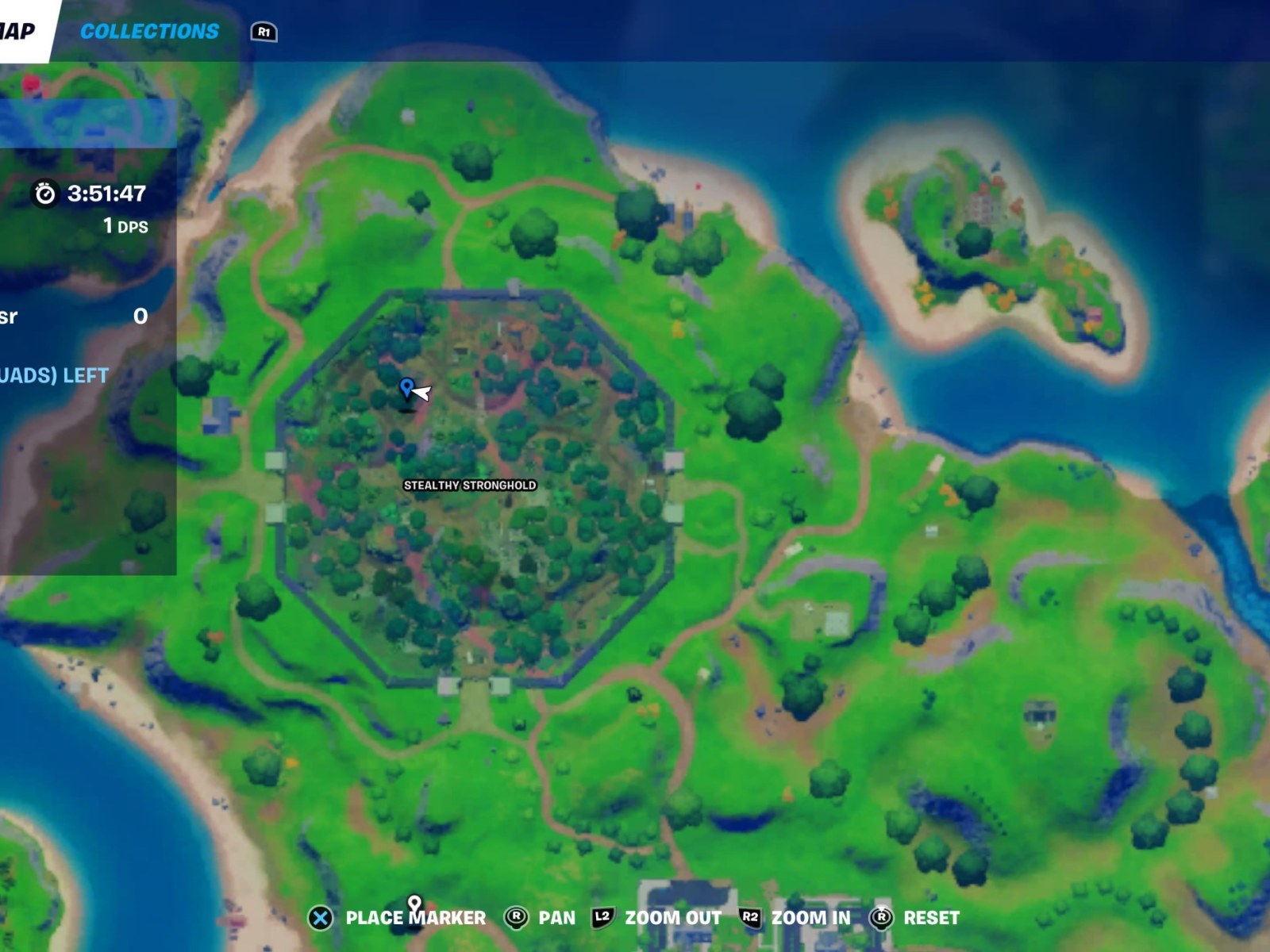Click PLACE MARKER
This screenshot has height=952, width=1270.
pos(417,916)
